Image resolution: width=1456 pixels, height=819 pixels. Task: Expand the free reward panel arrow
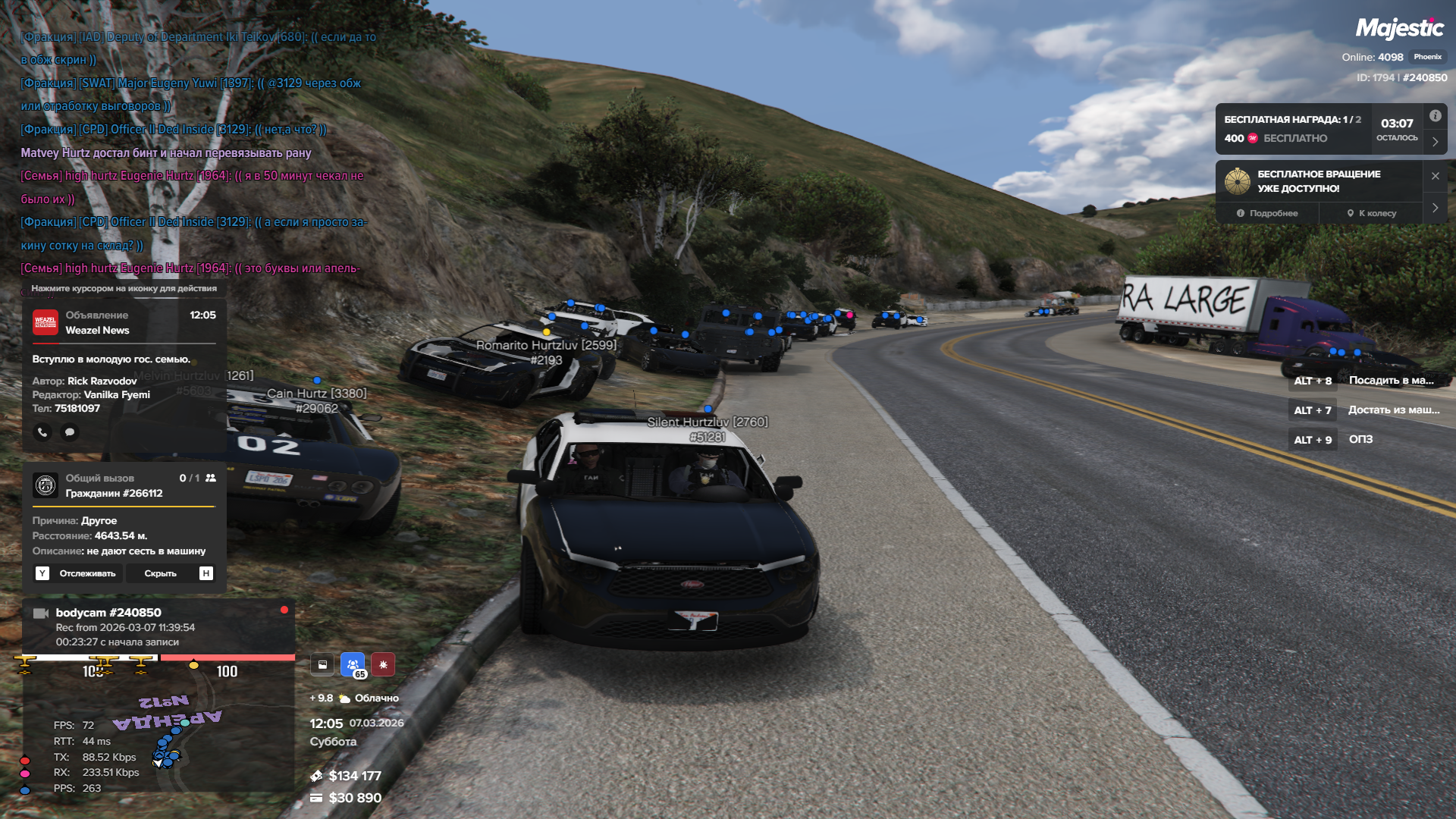click(1435, 142)
